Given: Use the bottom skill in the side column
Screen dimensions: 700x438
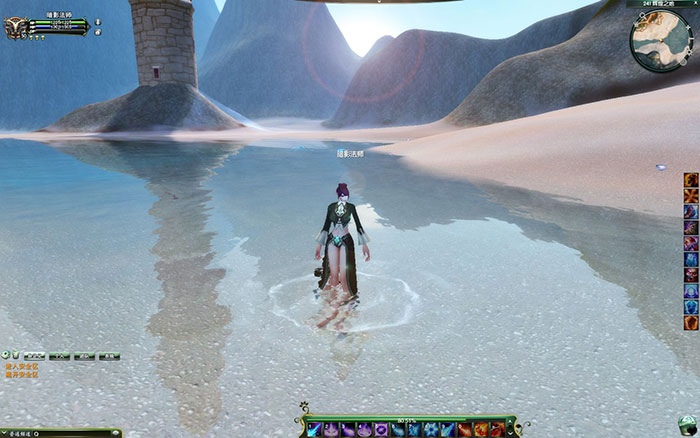Looking at the screenshot, I should (x=690, y=323).
